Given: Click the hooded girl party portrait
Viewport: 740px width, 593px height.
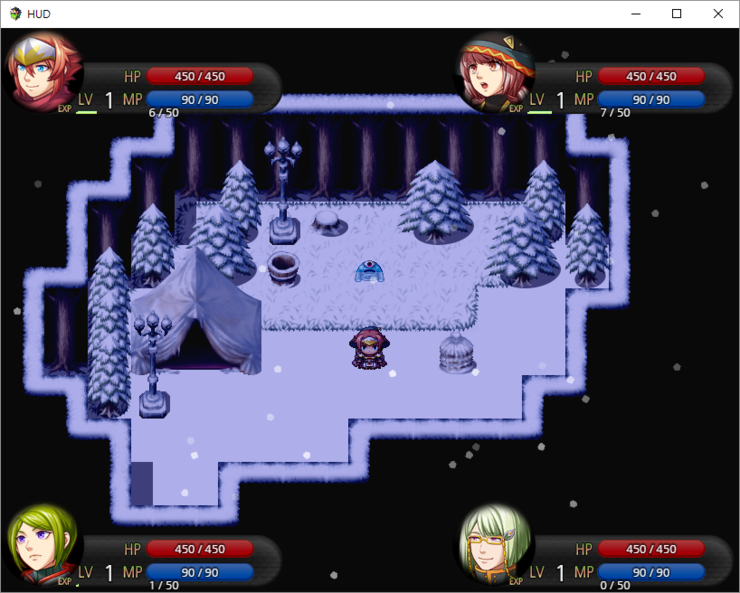Looking at the screenshot, I should click(x=493, y=72).
